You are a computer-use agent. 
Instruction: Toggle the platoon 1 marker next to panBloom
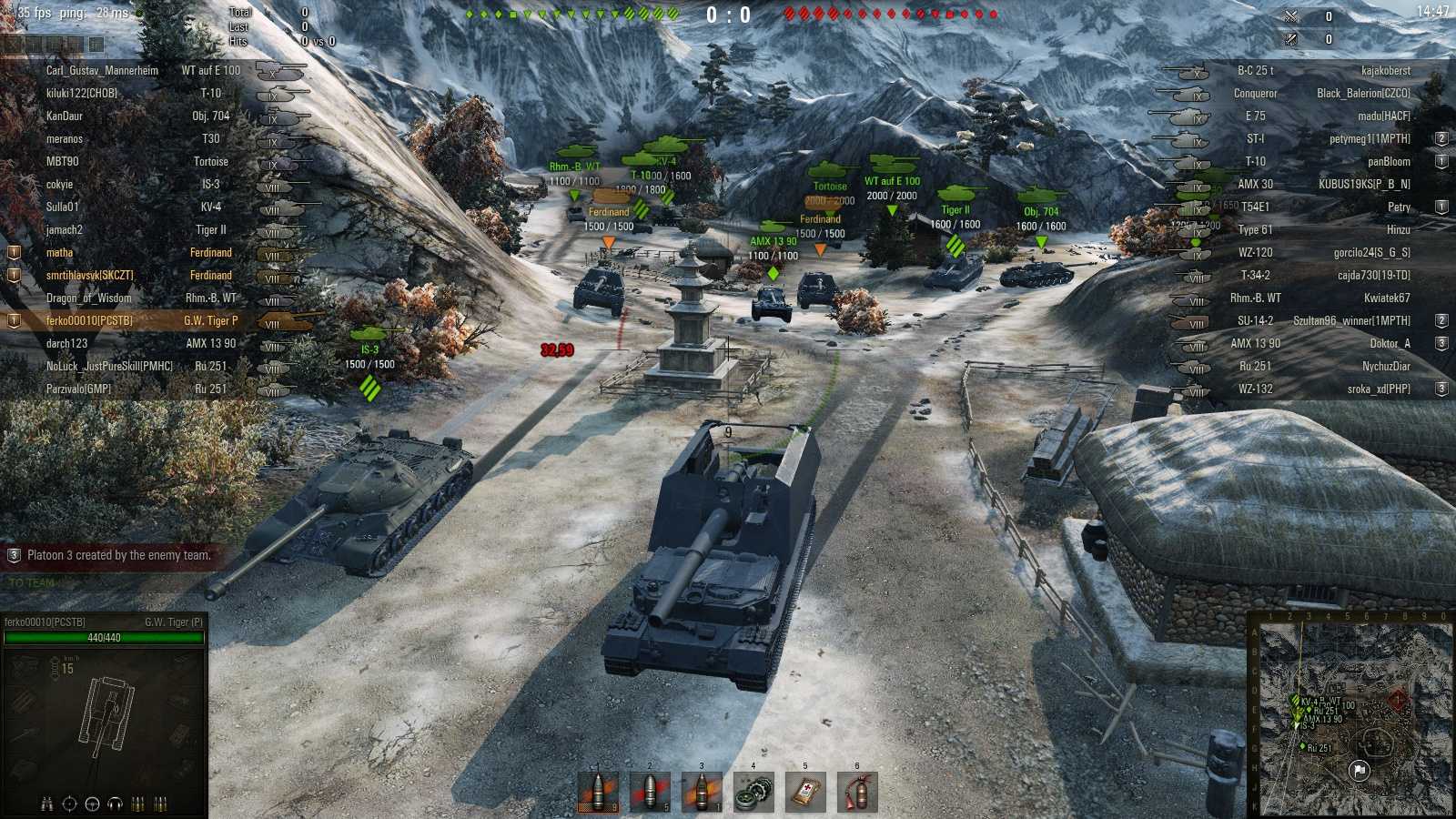[x=1441, y=161]
